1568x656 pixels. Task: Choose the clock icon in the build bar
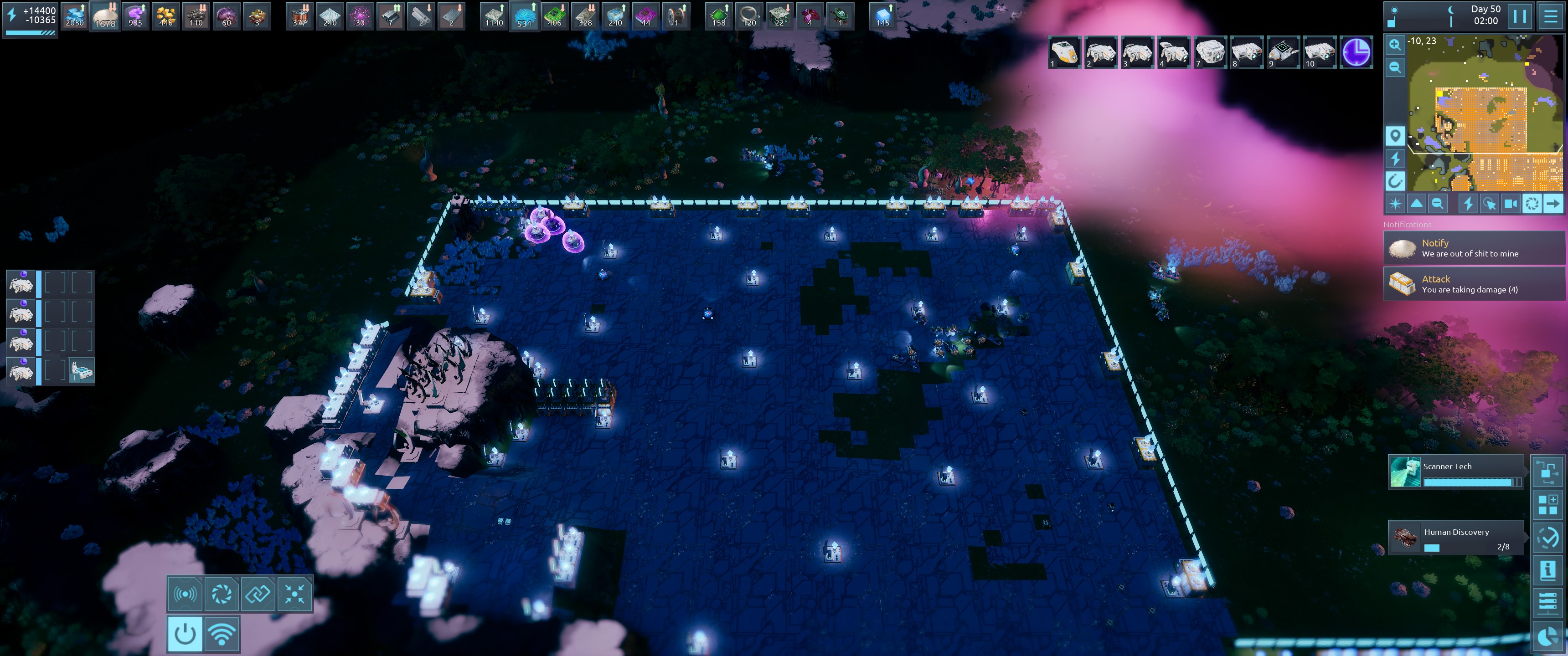tap(1357, 52)
